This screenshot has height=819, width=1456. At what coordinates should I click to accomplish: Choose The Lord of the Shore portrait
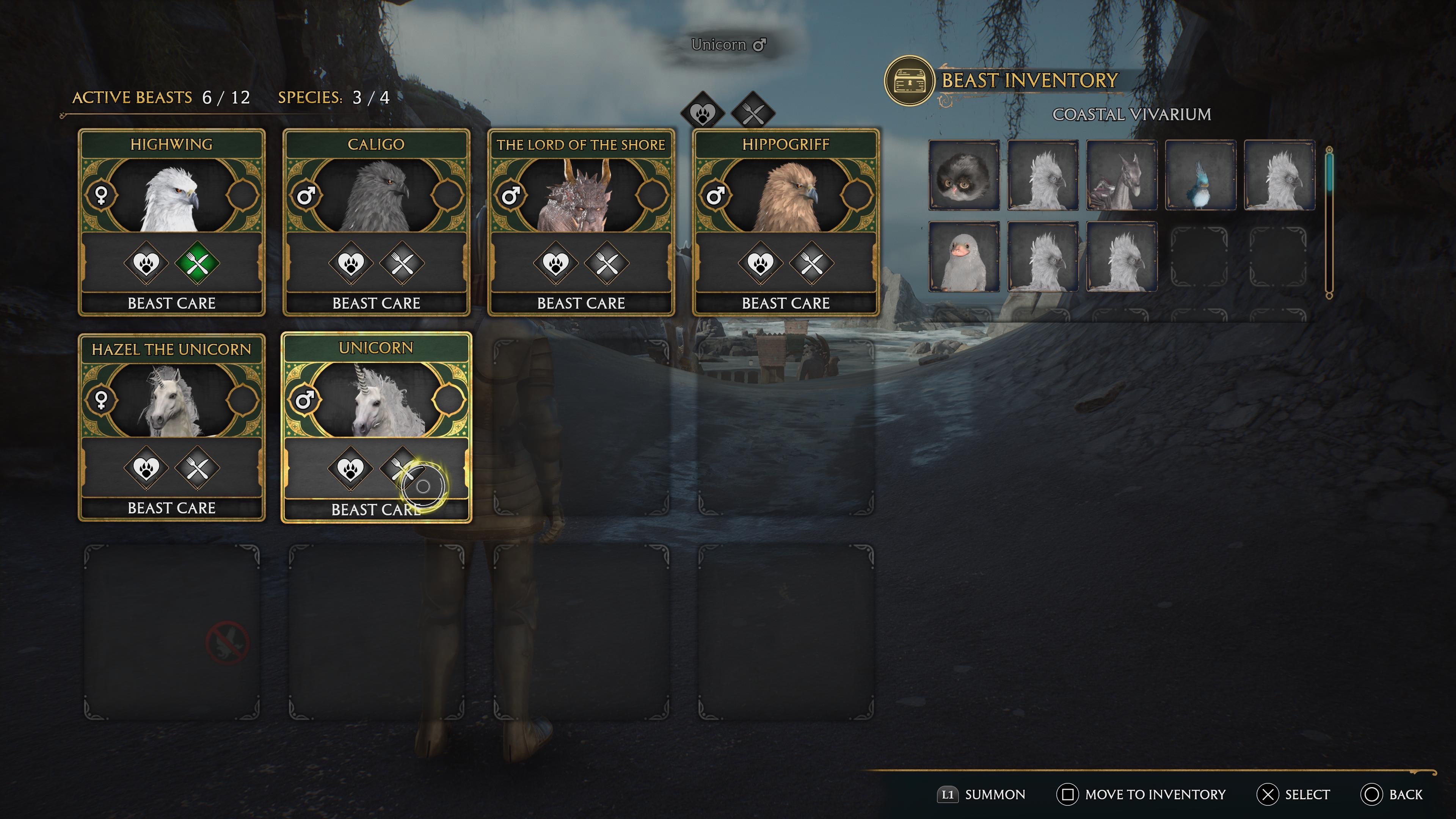(581, 197)
